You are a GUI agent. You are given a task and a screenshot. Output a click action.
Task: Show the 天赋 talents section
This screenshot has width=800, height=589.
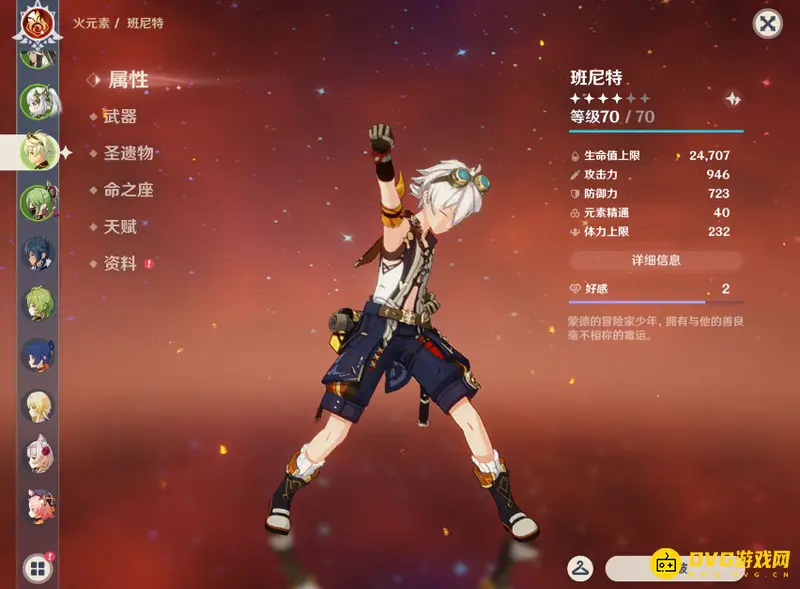[x=120, y=227]
